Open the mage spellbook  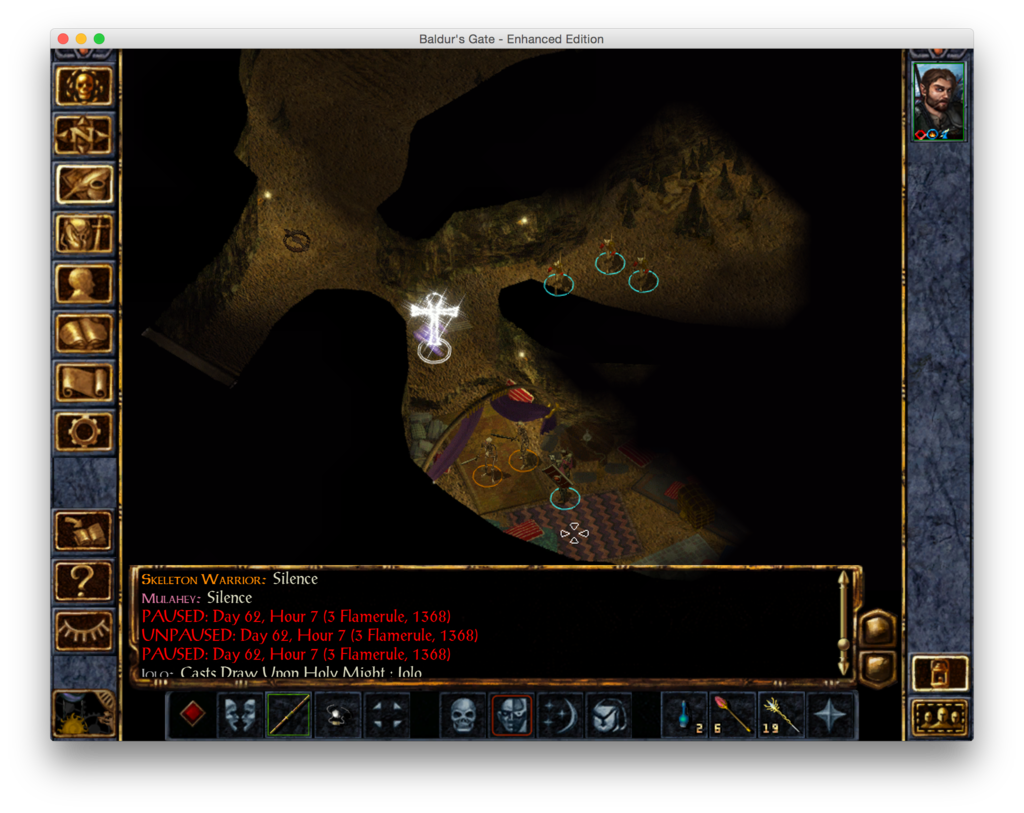pyautogui.click(x=84, y=333)
